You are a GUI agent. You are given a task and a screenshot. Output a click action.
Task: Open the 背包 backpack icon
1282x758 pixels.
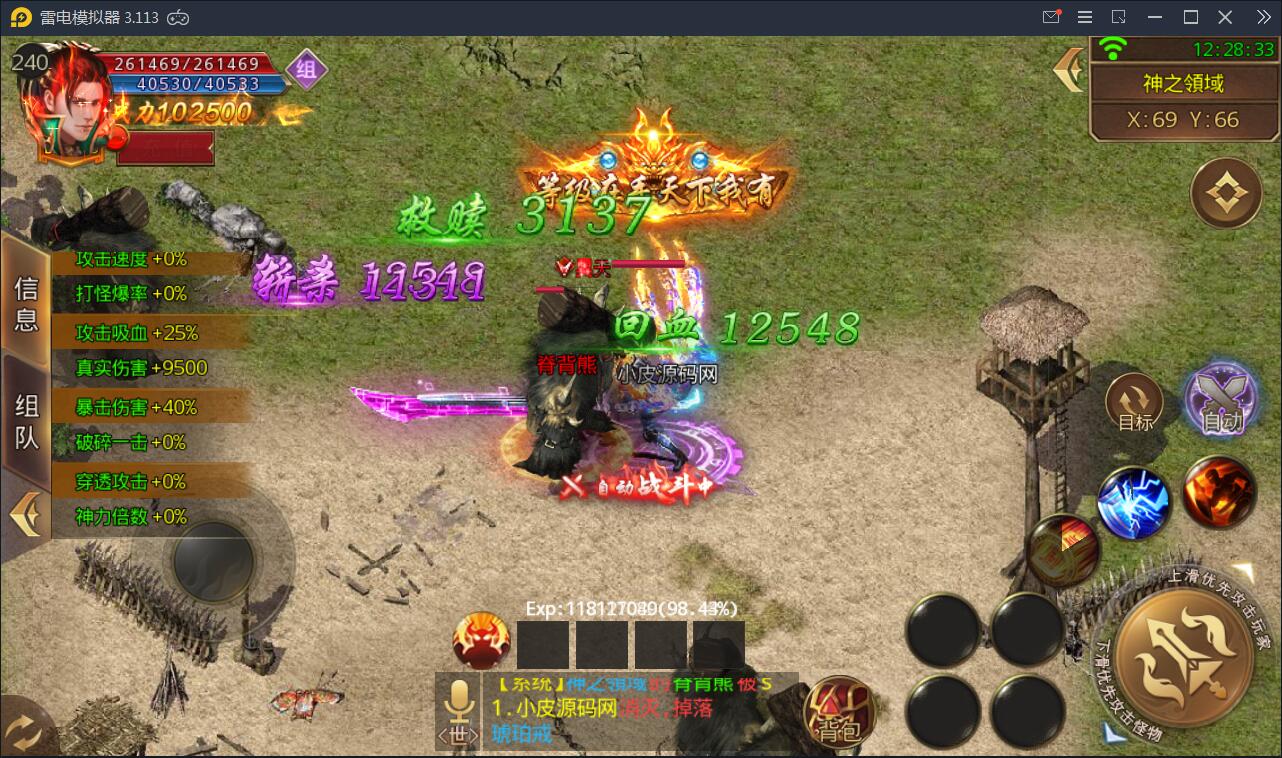(x=838, y=712)
